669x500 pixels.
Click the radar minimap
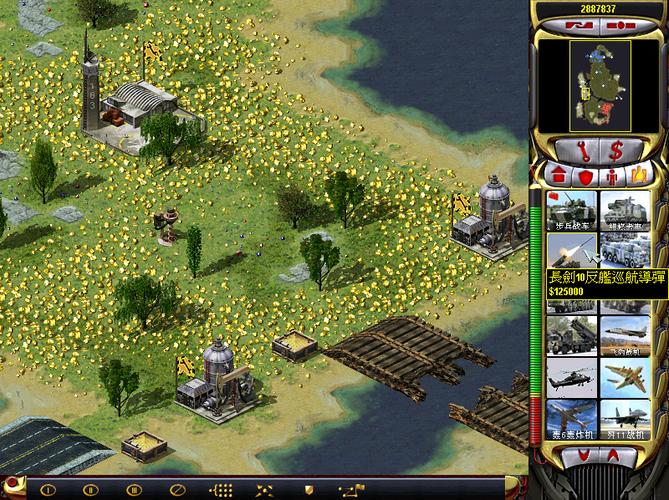pos(600,84)
